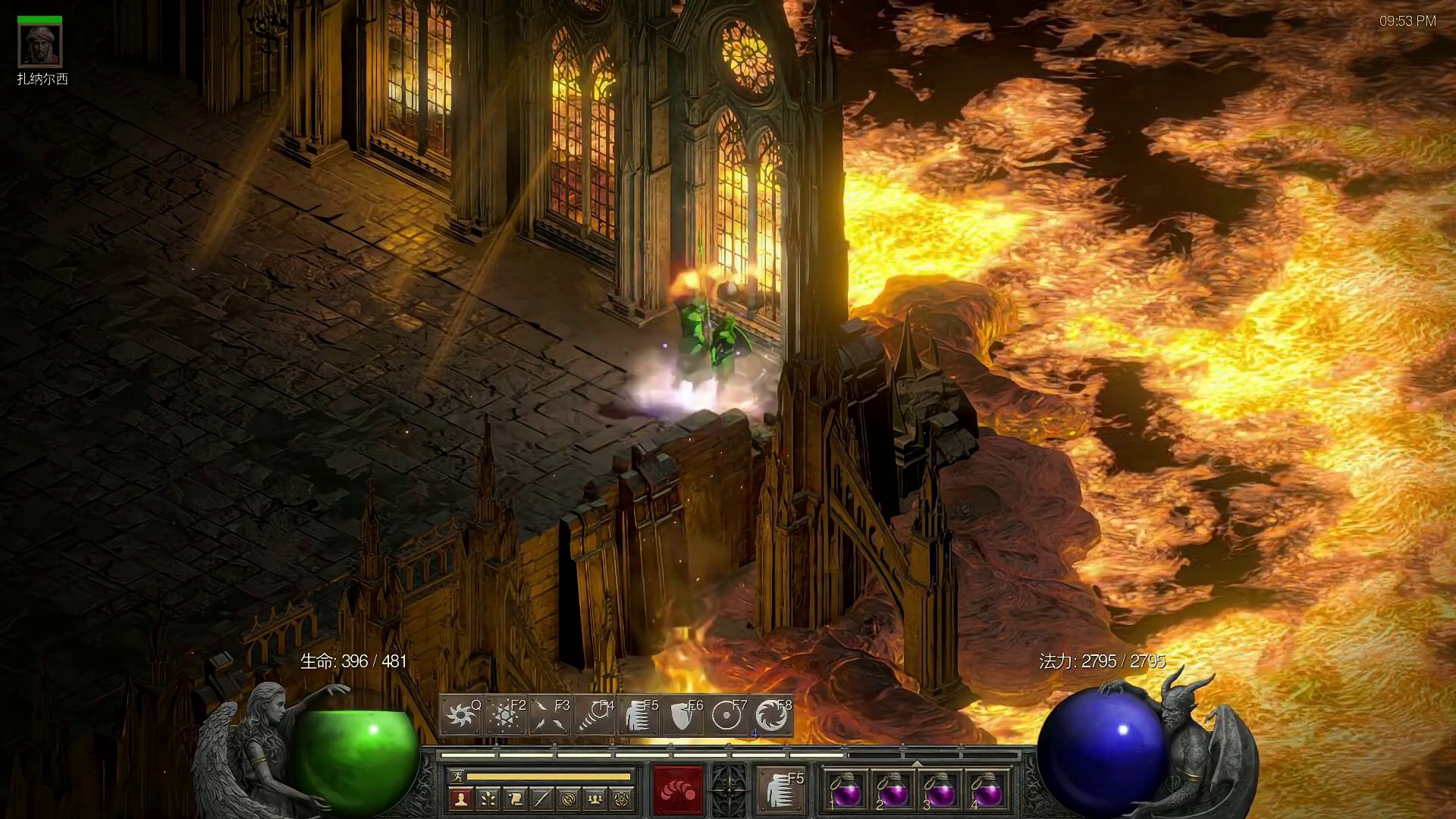The width and height of the screenshot is (1456, 819).
Task: Use the purple potion in belt slot 4
Action: [987, 790]
